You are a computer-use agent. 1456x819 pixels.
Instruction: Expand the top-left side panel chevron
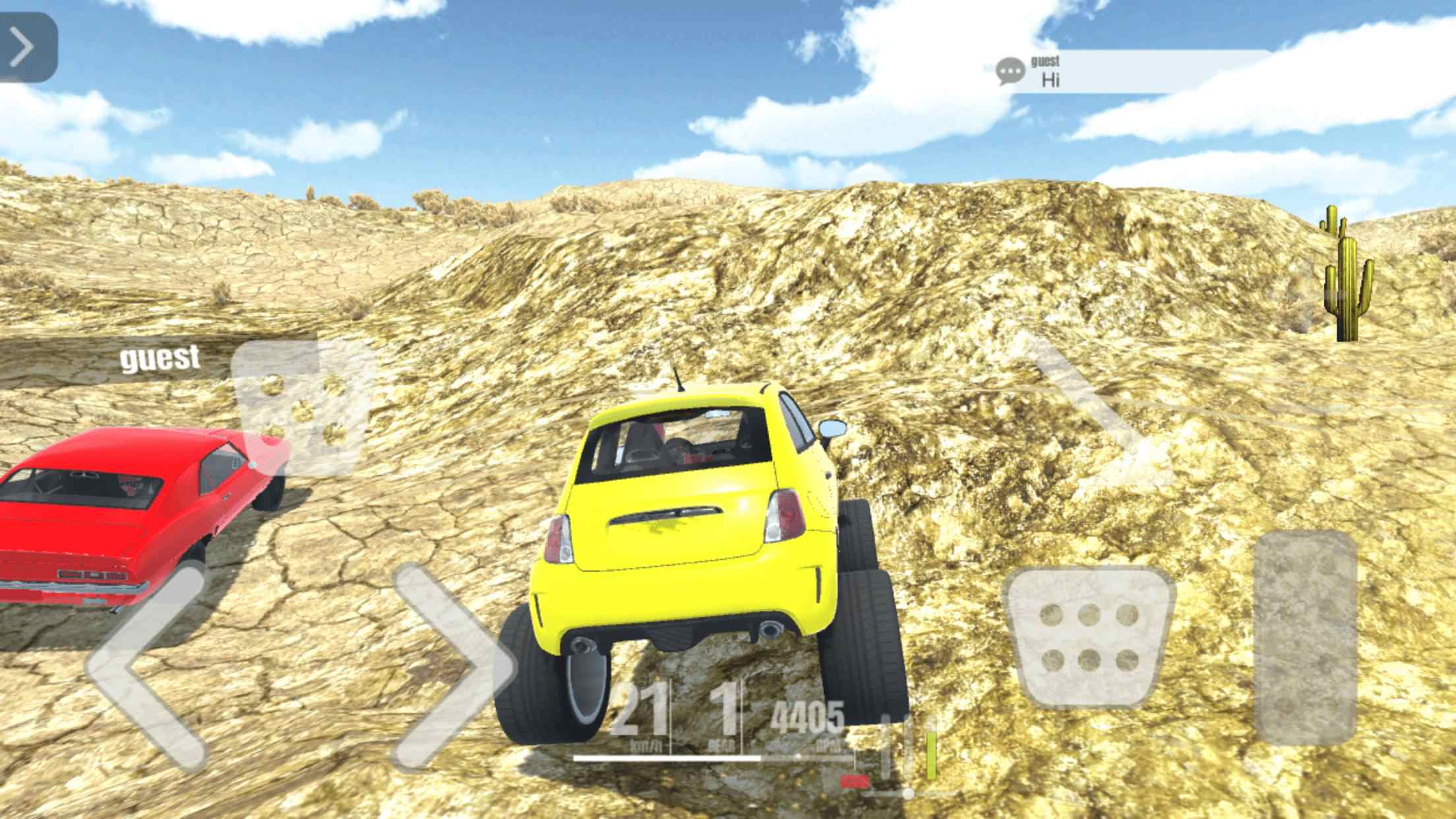23,46
